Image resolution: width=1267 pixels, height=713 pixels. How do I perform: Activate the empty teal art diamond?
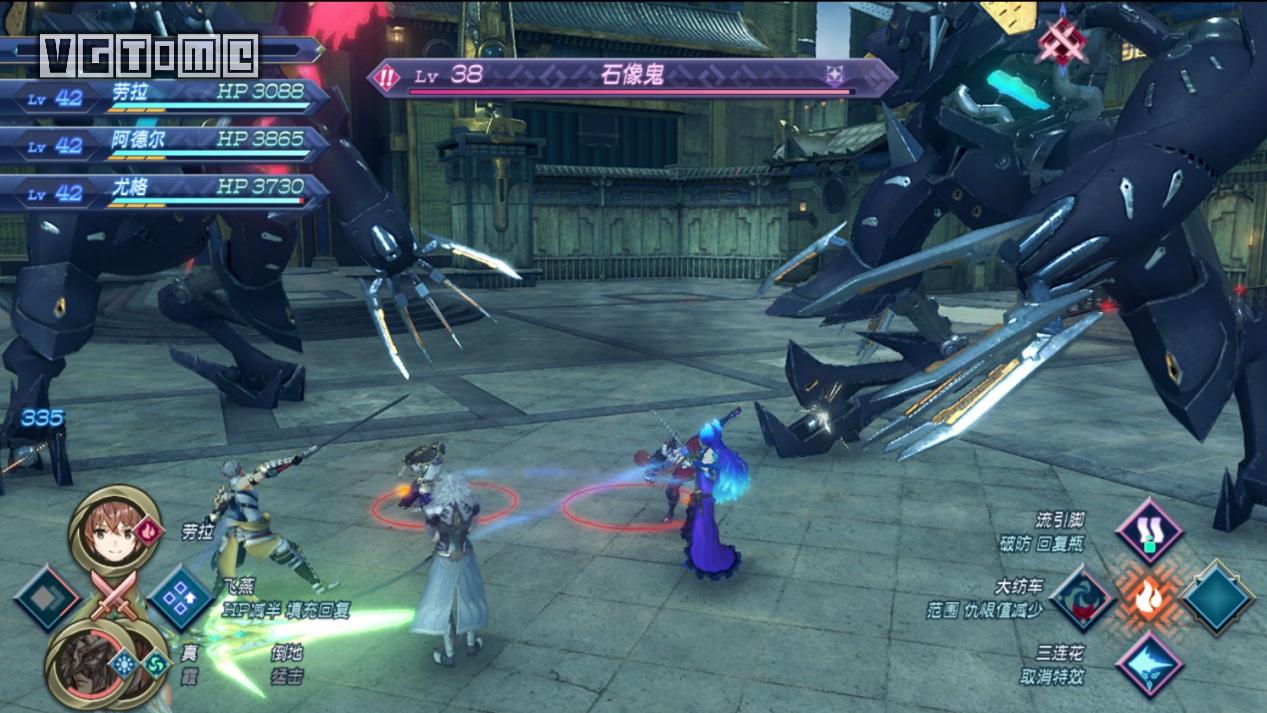(x=1216, y=598)
